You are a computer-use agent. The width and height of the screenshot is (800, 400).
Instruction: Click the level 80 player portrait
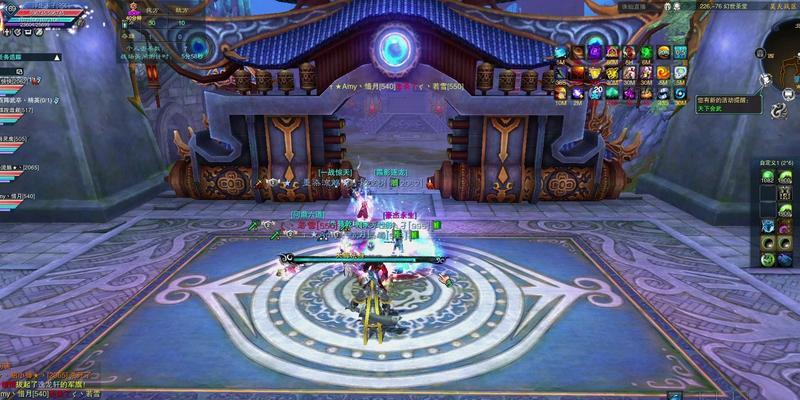click(12, 12)
